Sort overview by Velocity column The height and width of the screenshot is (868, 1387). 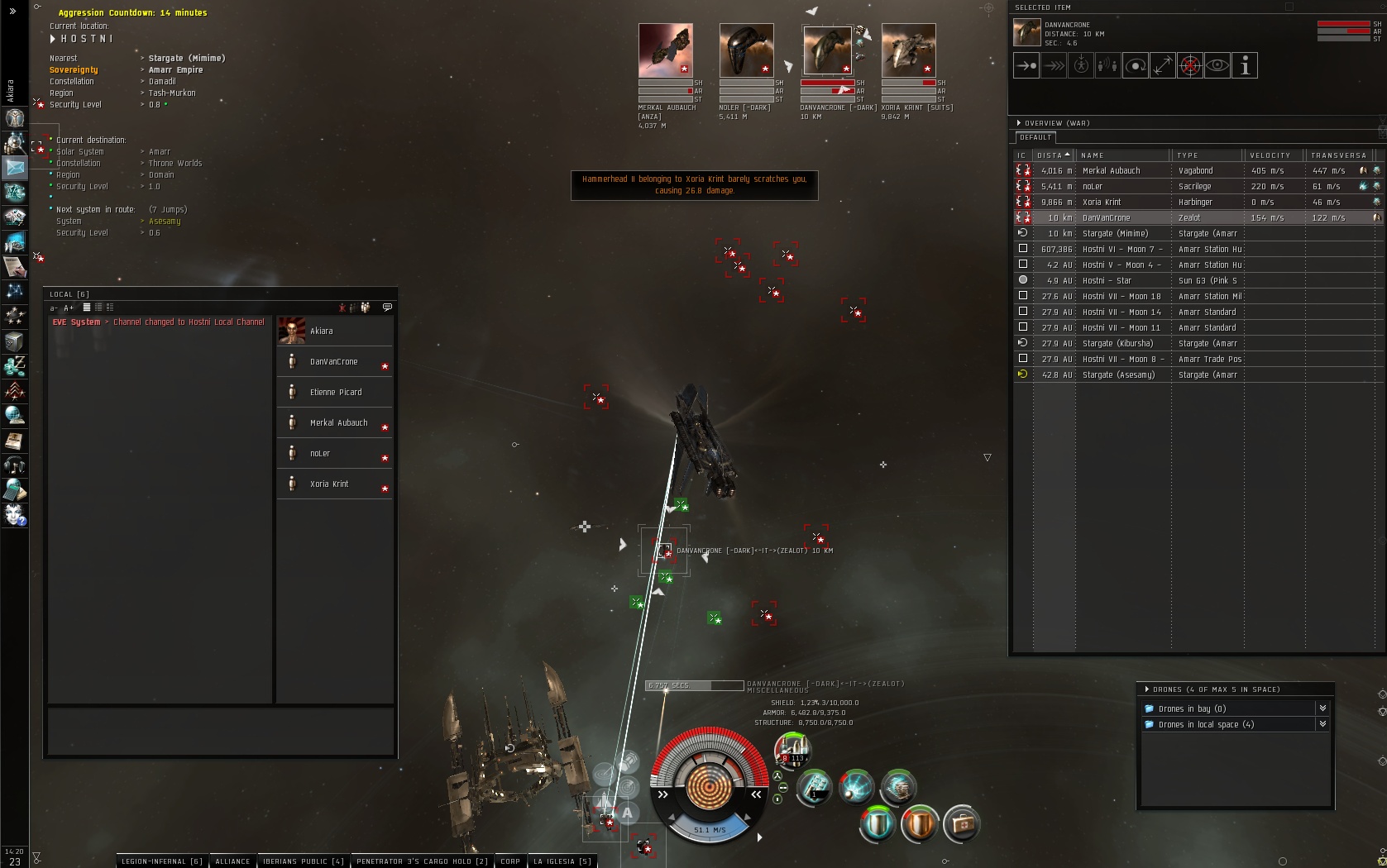[1270, 155]
